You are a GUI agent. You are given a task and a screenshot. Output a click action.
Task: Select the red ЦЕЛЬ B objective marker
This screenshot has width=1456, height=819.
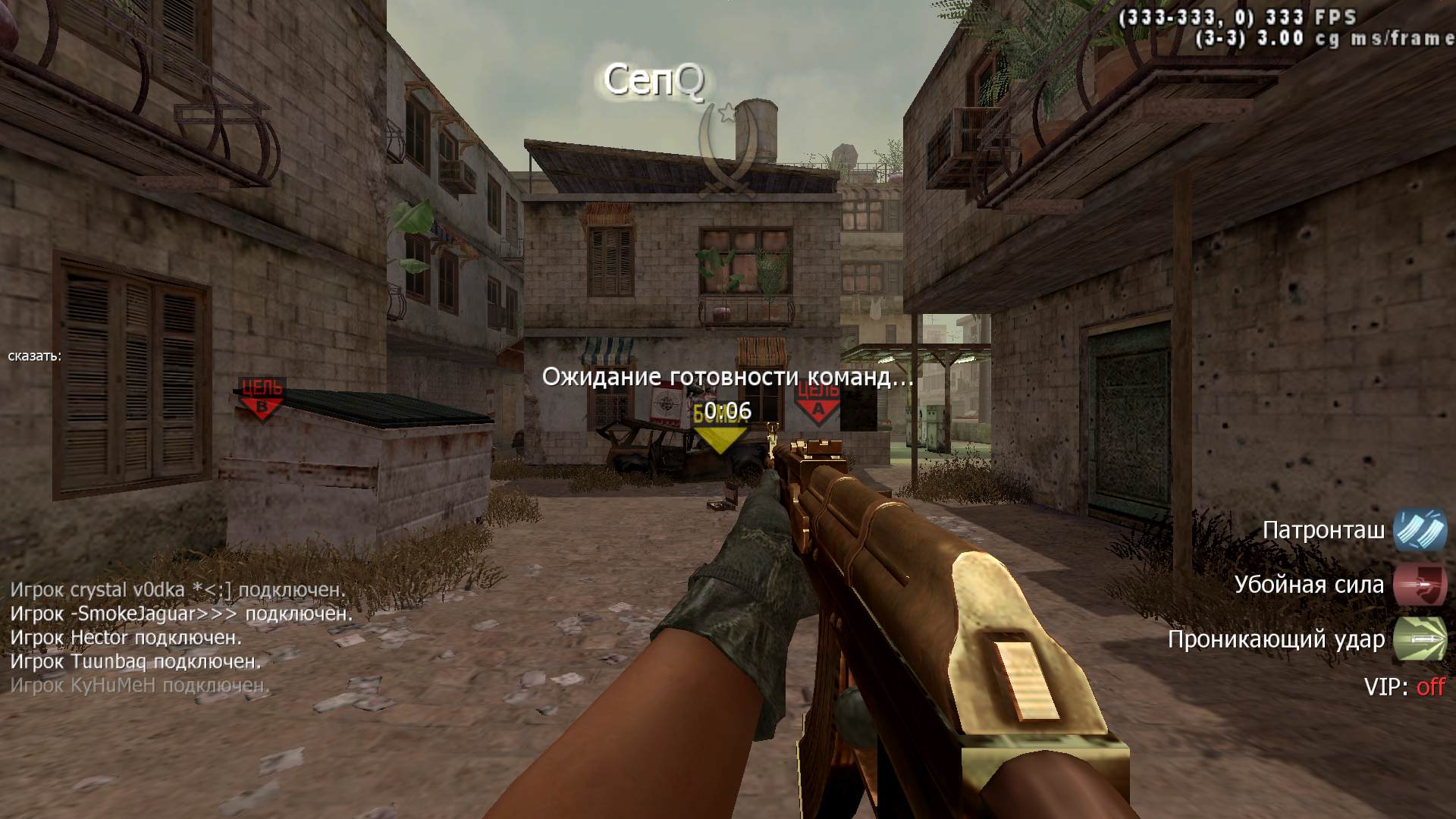(261, 399)
